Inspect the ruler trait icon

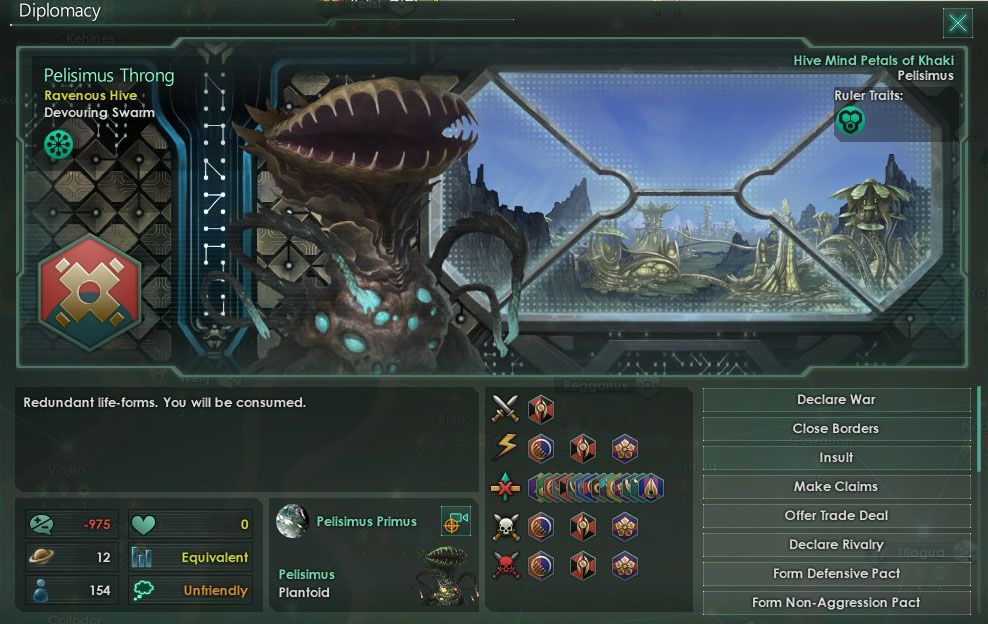pyautogui.click(x=850, y=122)
